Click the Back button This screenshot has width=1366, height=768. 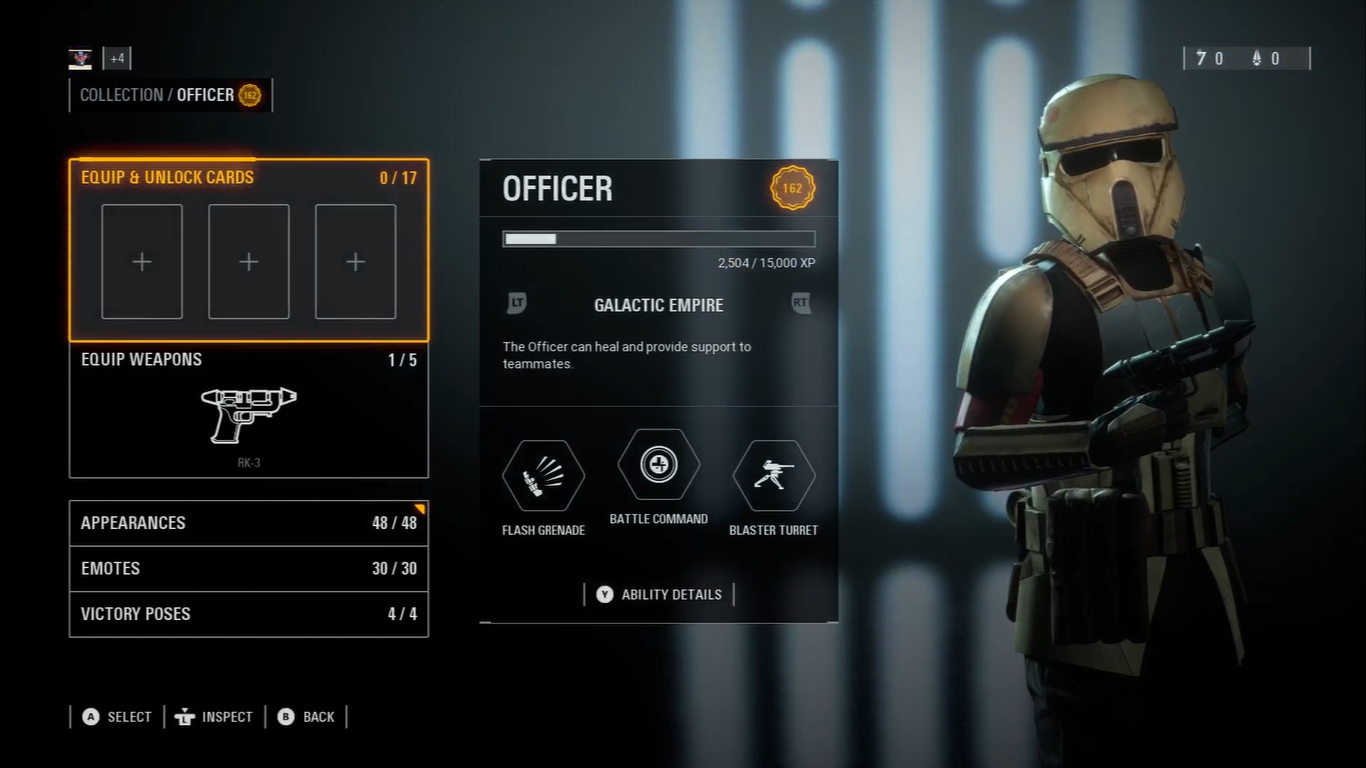306,716
